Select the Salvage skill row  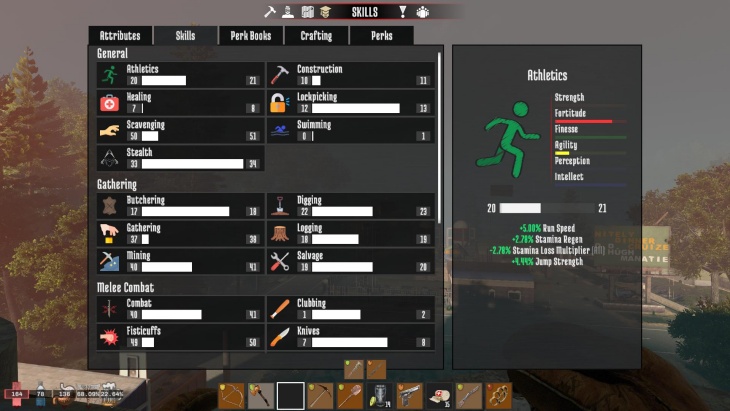[351, 261]
